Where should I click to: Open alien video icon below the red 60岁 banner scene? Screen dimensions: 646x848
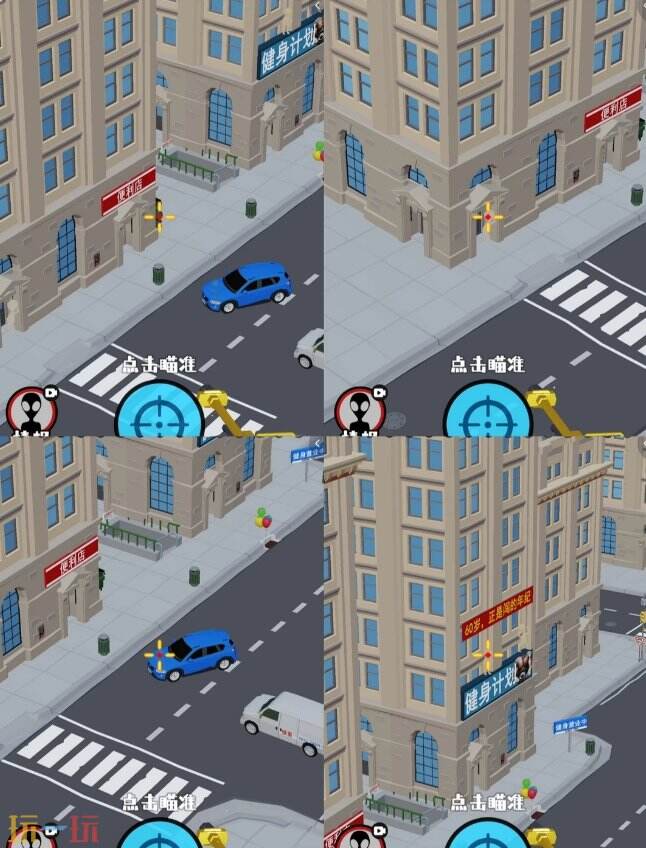[x=360, y=838]
